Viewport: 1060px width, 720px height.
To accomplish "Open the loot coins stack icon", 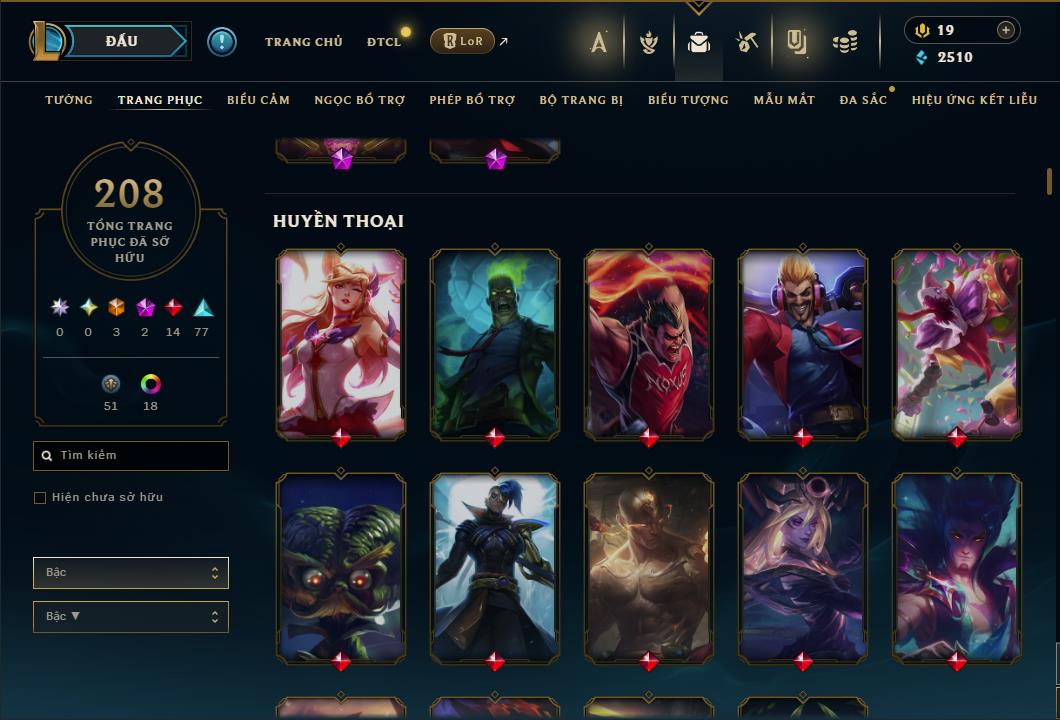I will point(845,42).
